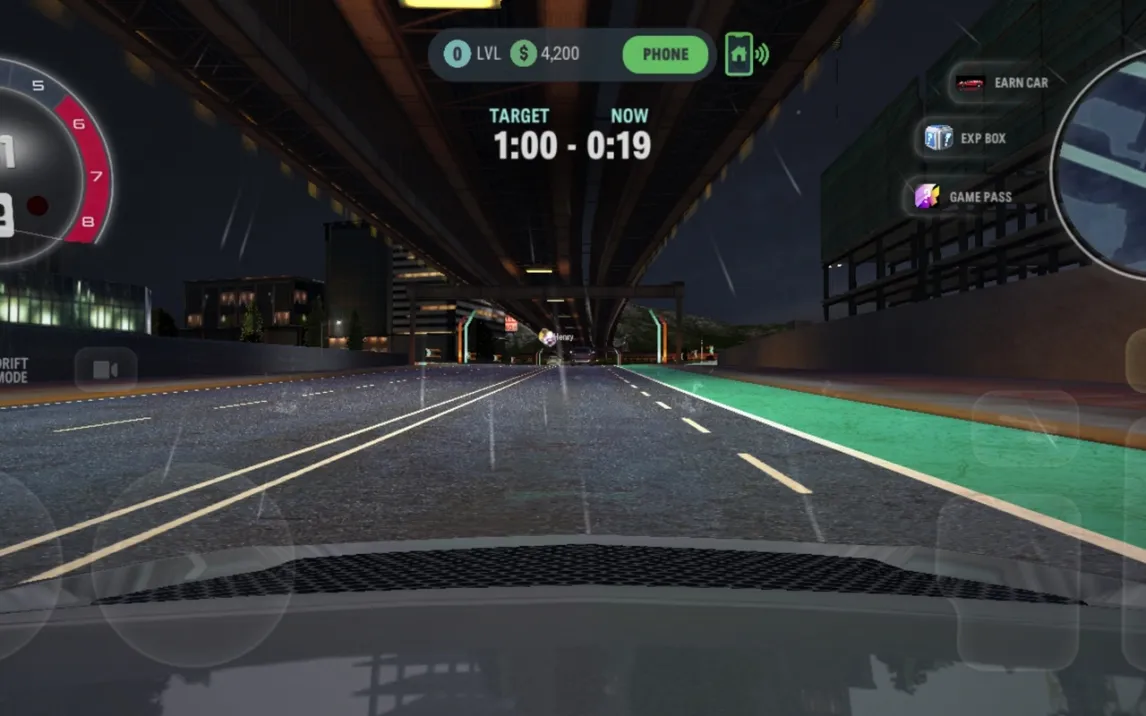Open the green PHONE button
The image size is (1146, 716).
665,55
